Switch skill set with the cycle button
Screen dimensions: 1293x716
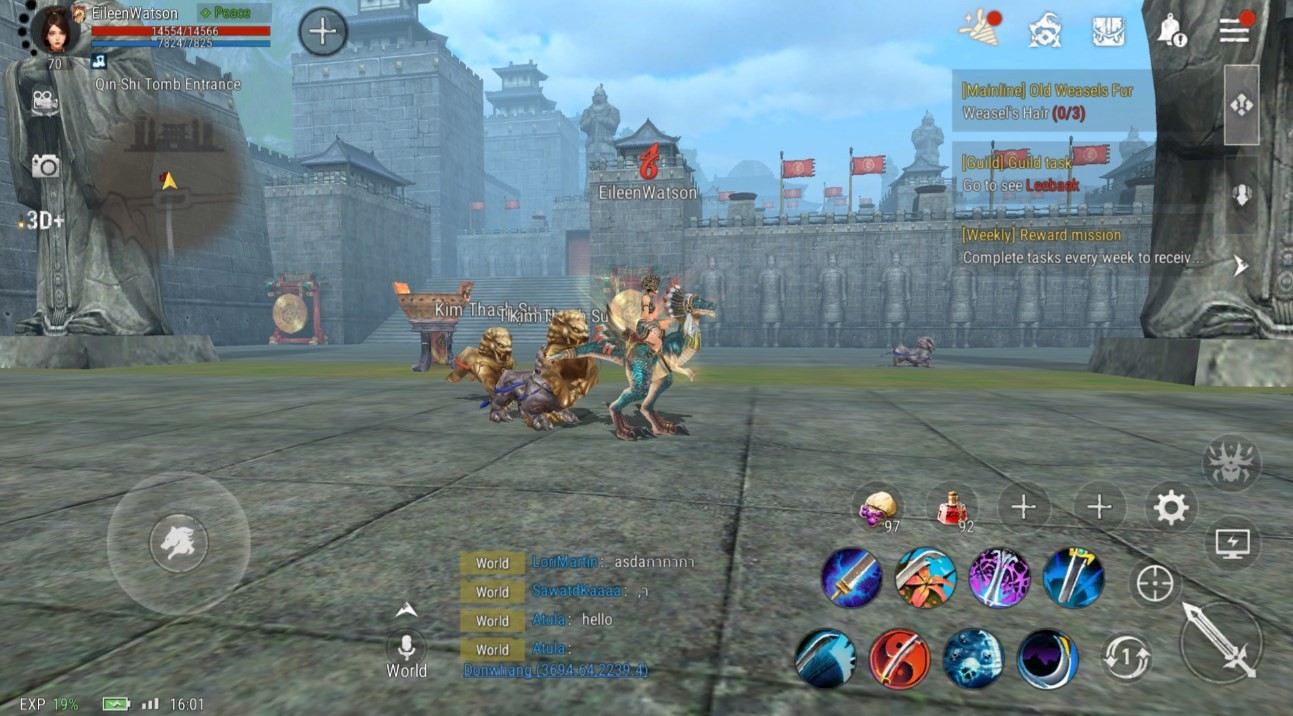[1127, 658]
